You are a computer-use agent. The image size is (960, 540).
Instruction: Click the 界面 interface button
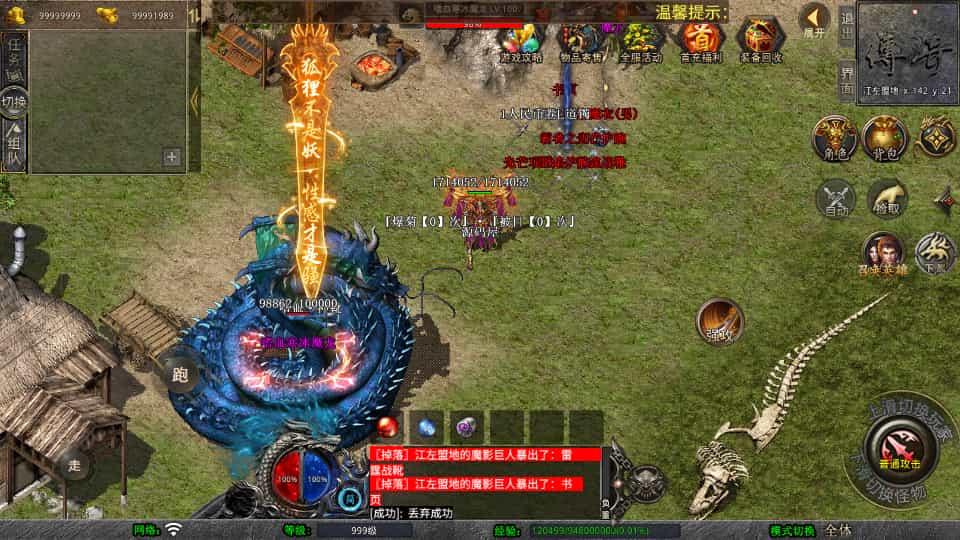[846, 78]
